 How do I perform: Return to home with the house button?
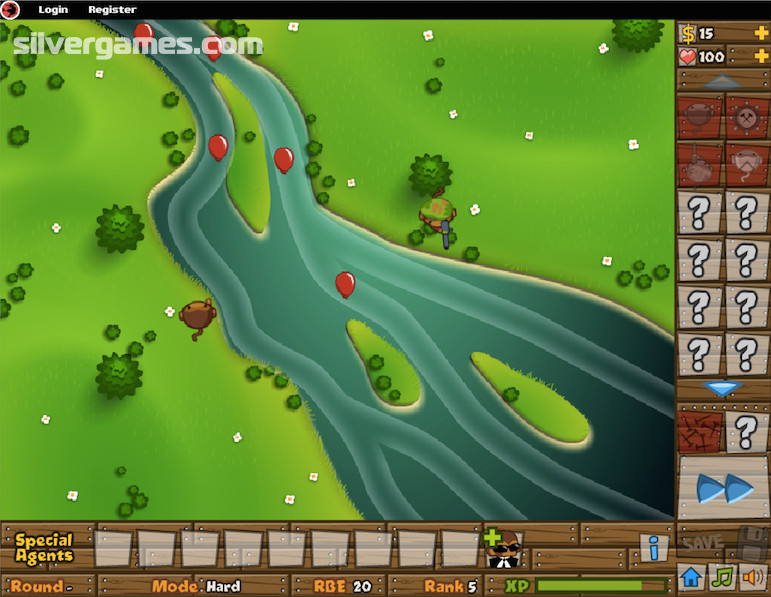[x=691, y=577]
